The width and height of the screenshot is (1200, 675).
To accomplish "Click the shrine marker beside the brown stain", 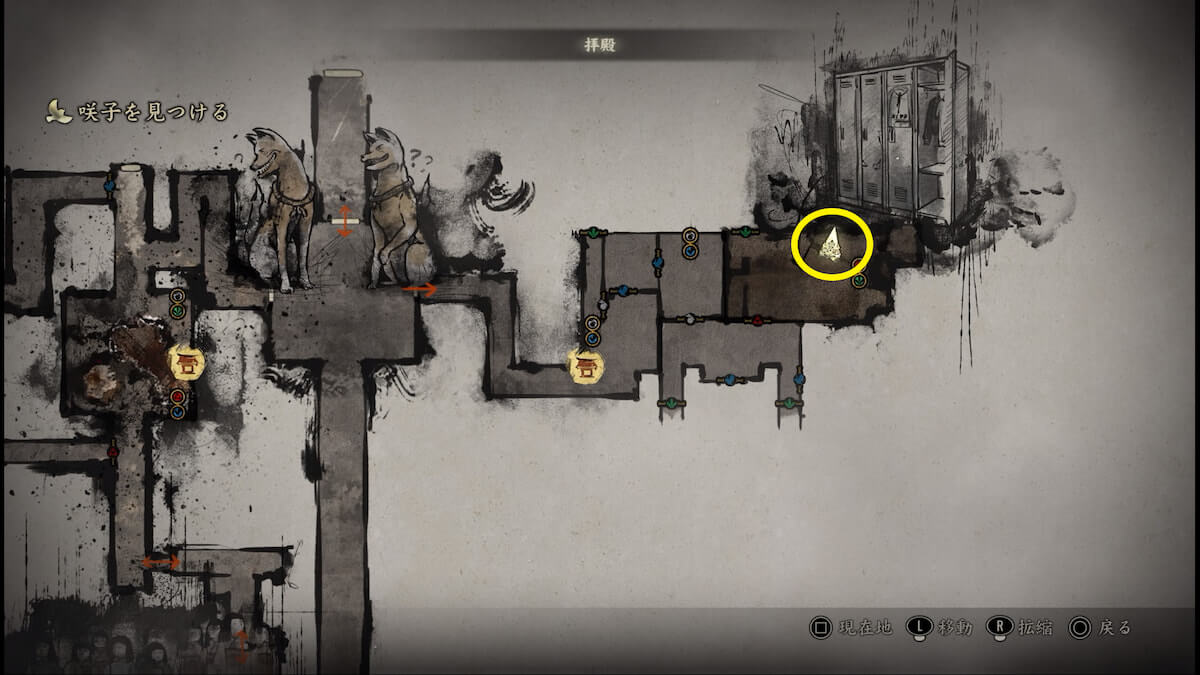I will (186, 362).
